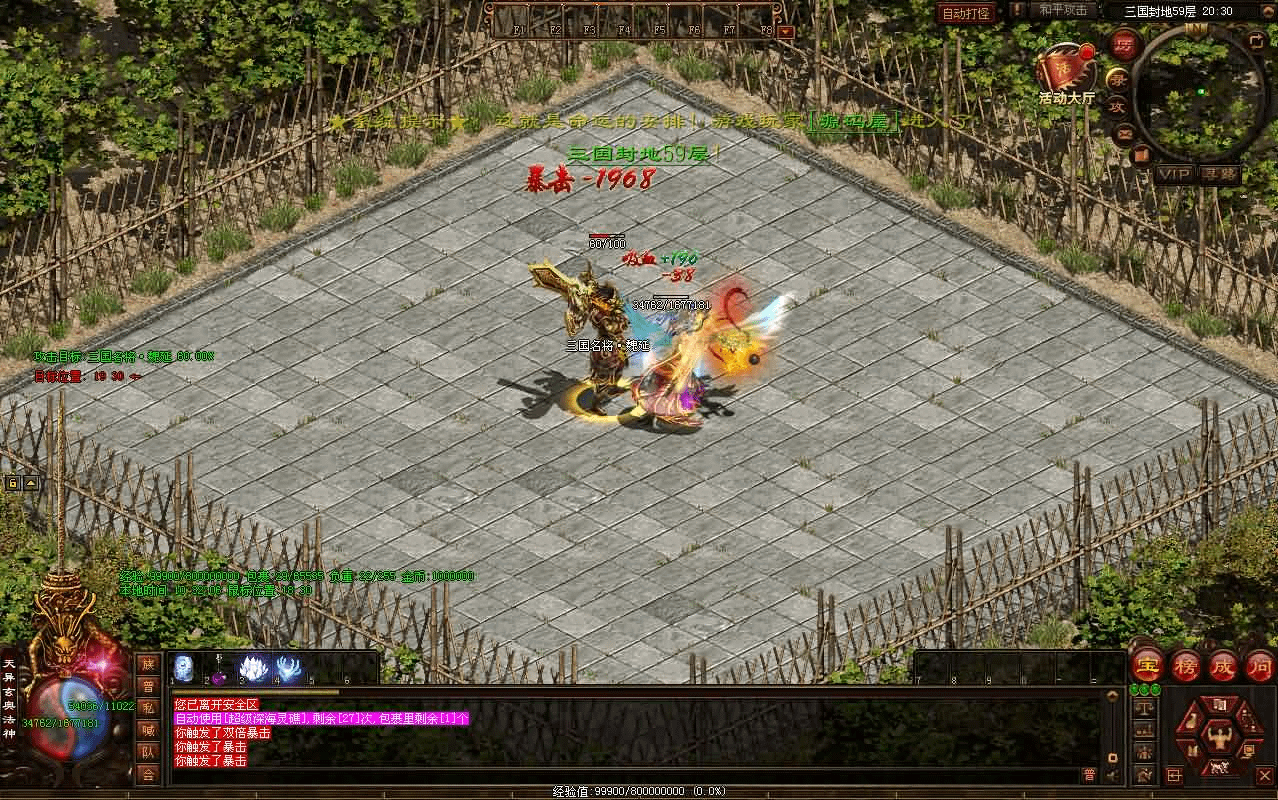Open the 成 achievements round button
The height and width of the screenshot is (800, 1278).
tap(1223, 665)
